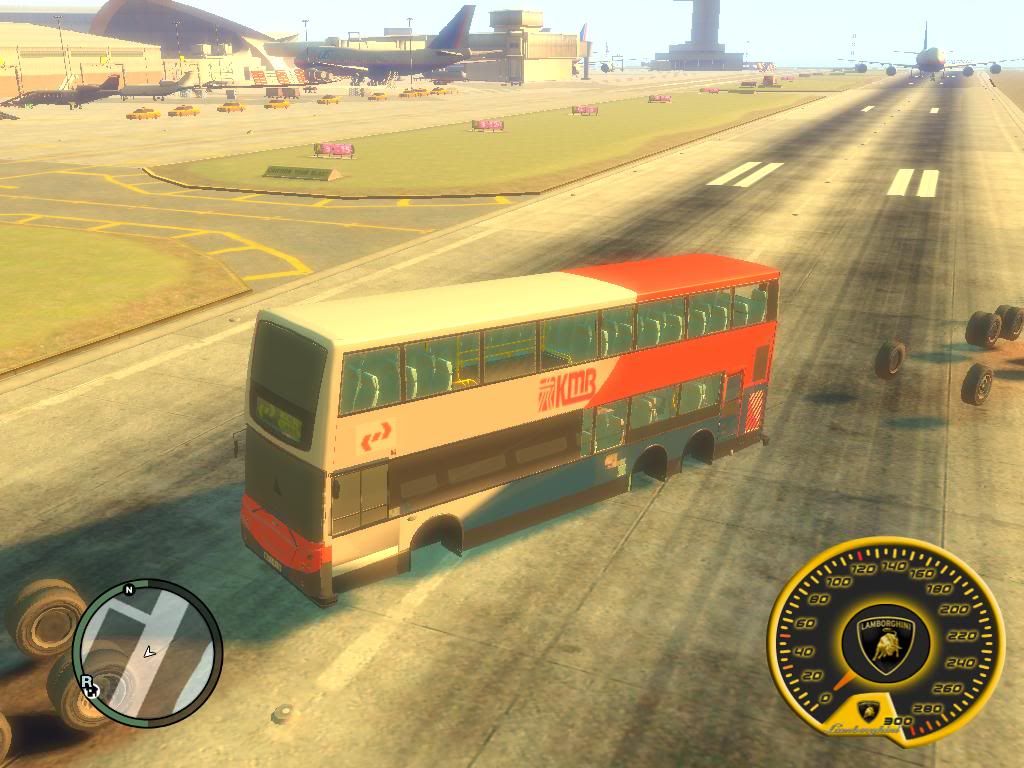The height and width of the screenshot is (768, 1024).
Task: Select the north N marker on the radar
Action: click(129, 590)
